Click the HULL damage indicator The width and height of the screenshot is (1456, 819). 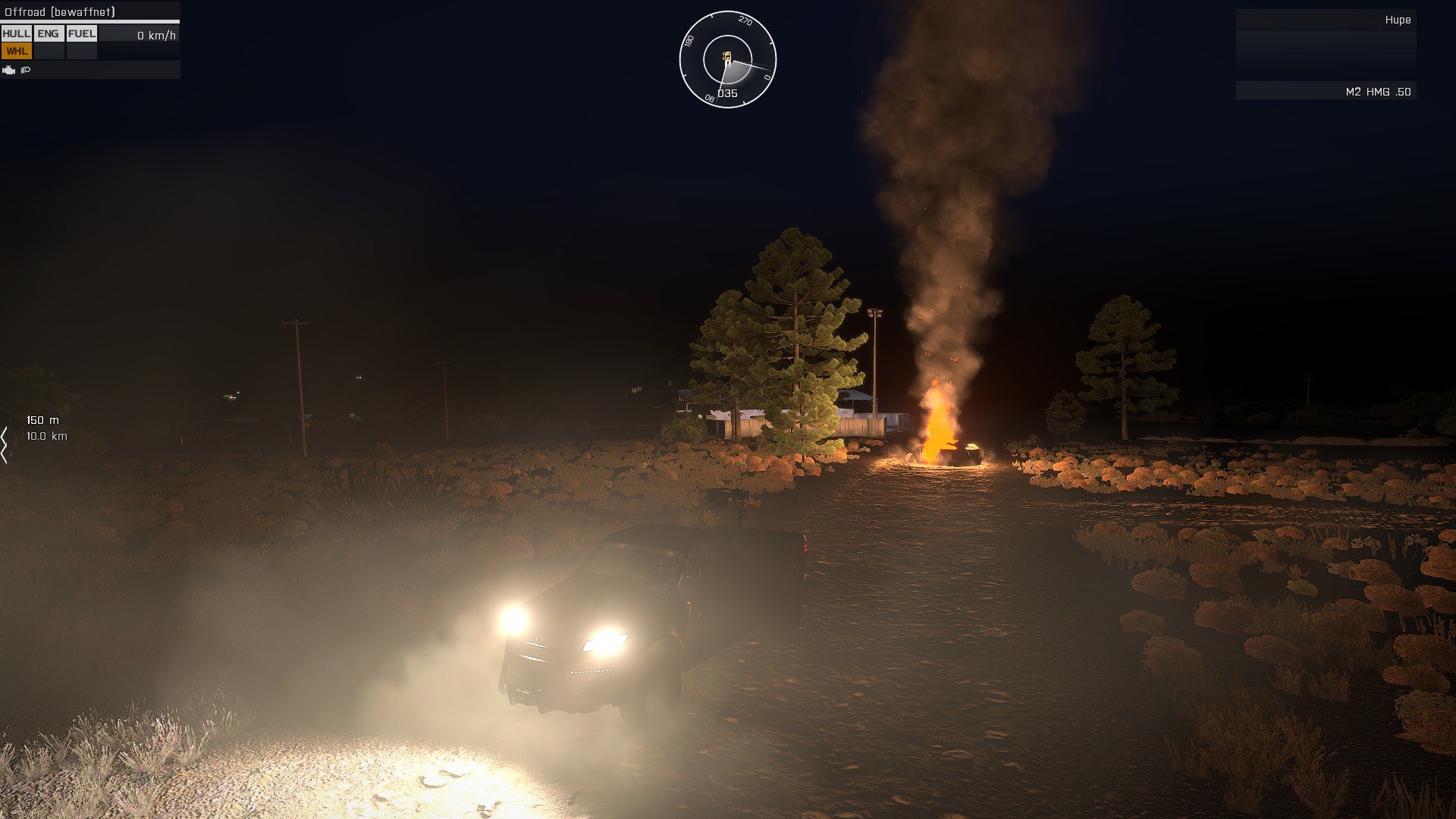tap(16, 34)
